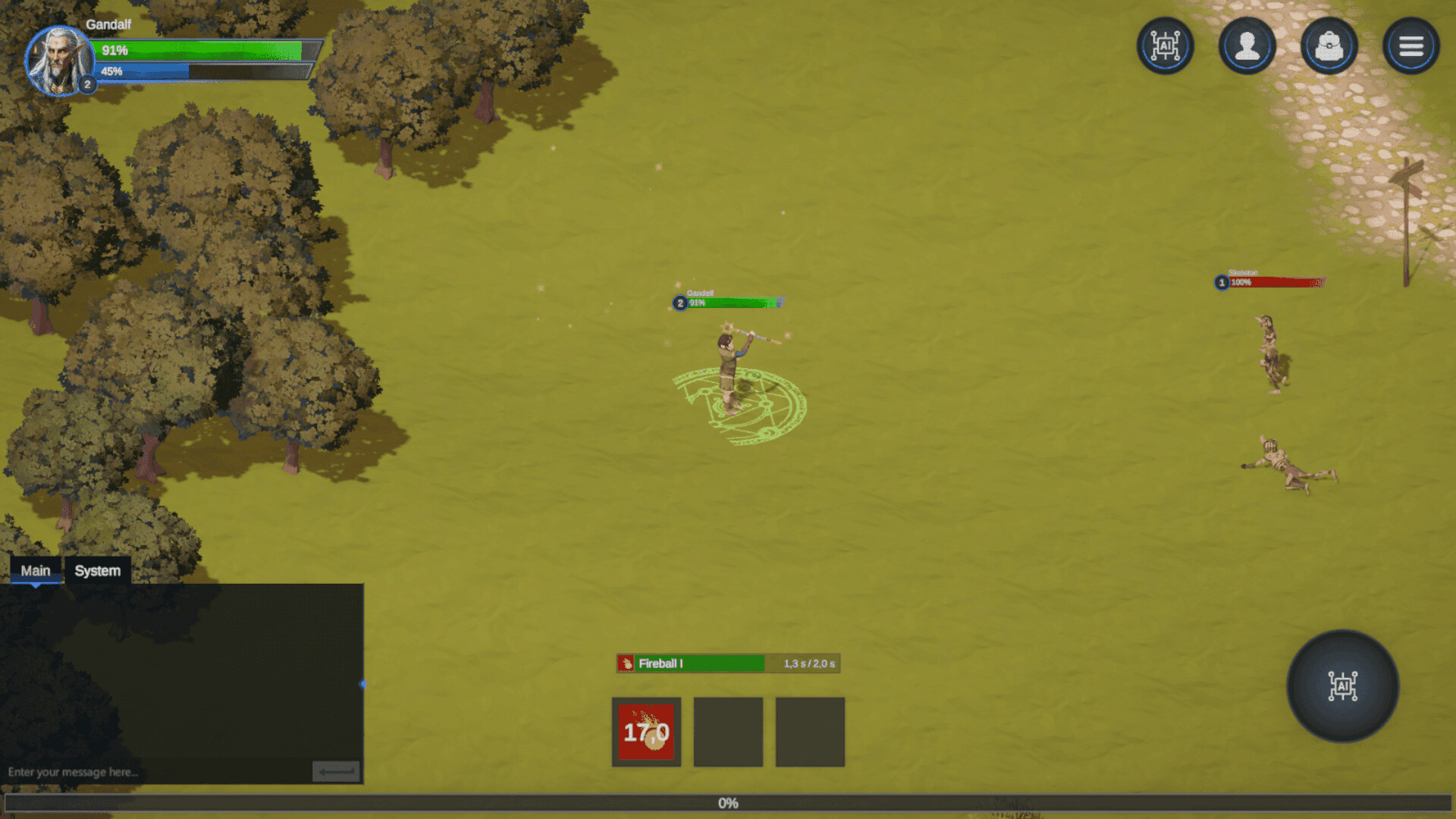
Task: Select the second empty skill slot
Action: tap(728, 730)
